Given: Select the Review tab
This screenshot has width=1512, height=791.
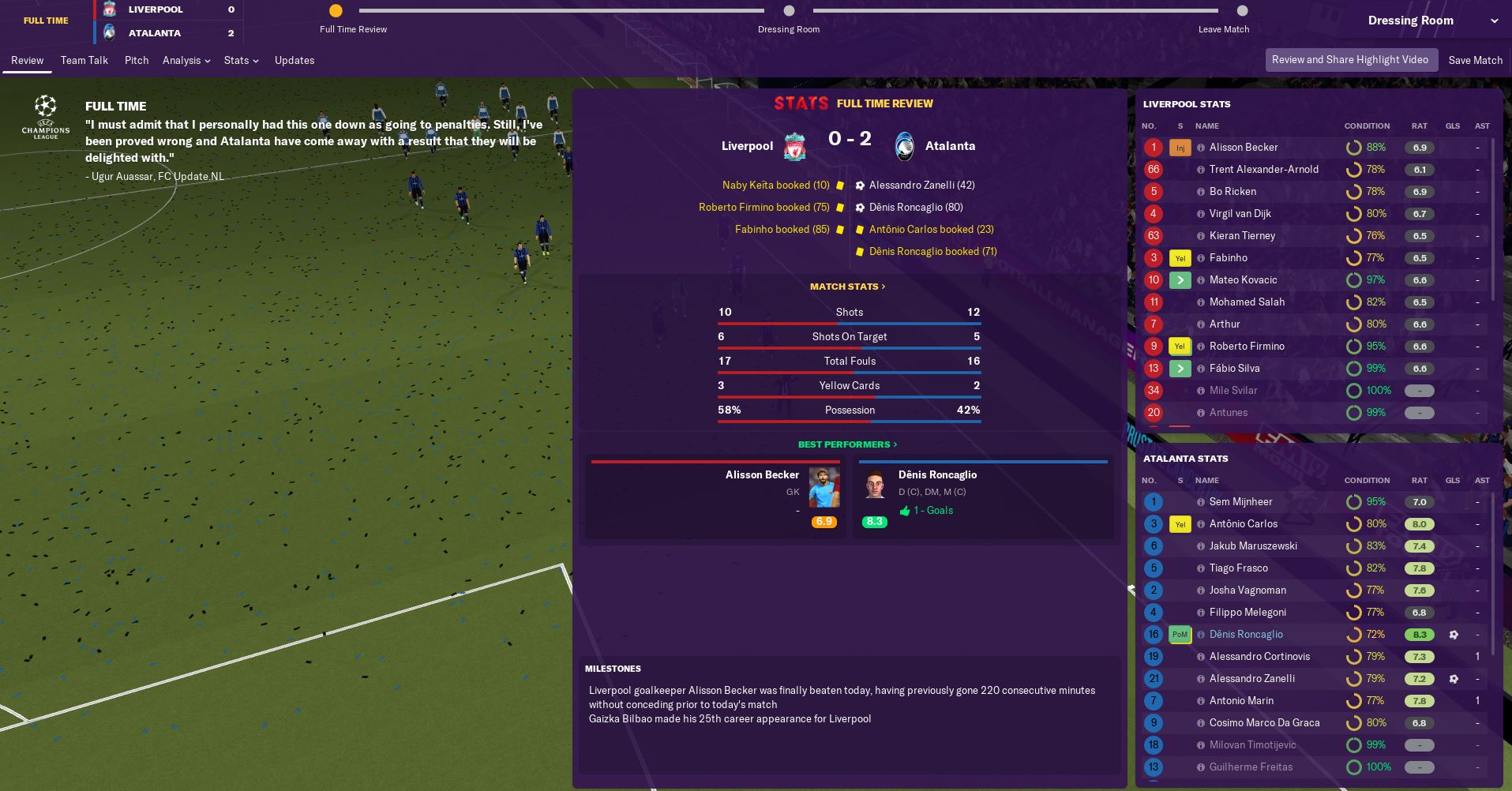Looking at the screenshot, I should 28,60.
